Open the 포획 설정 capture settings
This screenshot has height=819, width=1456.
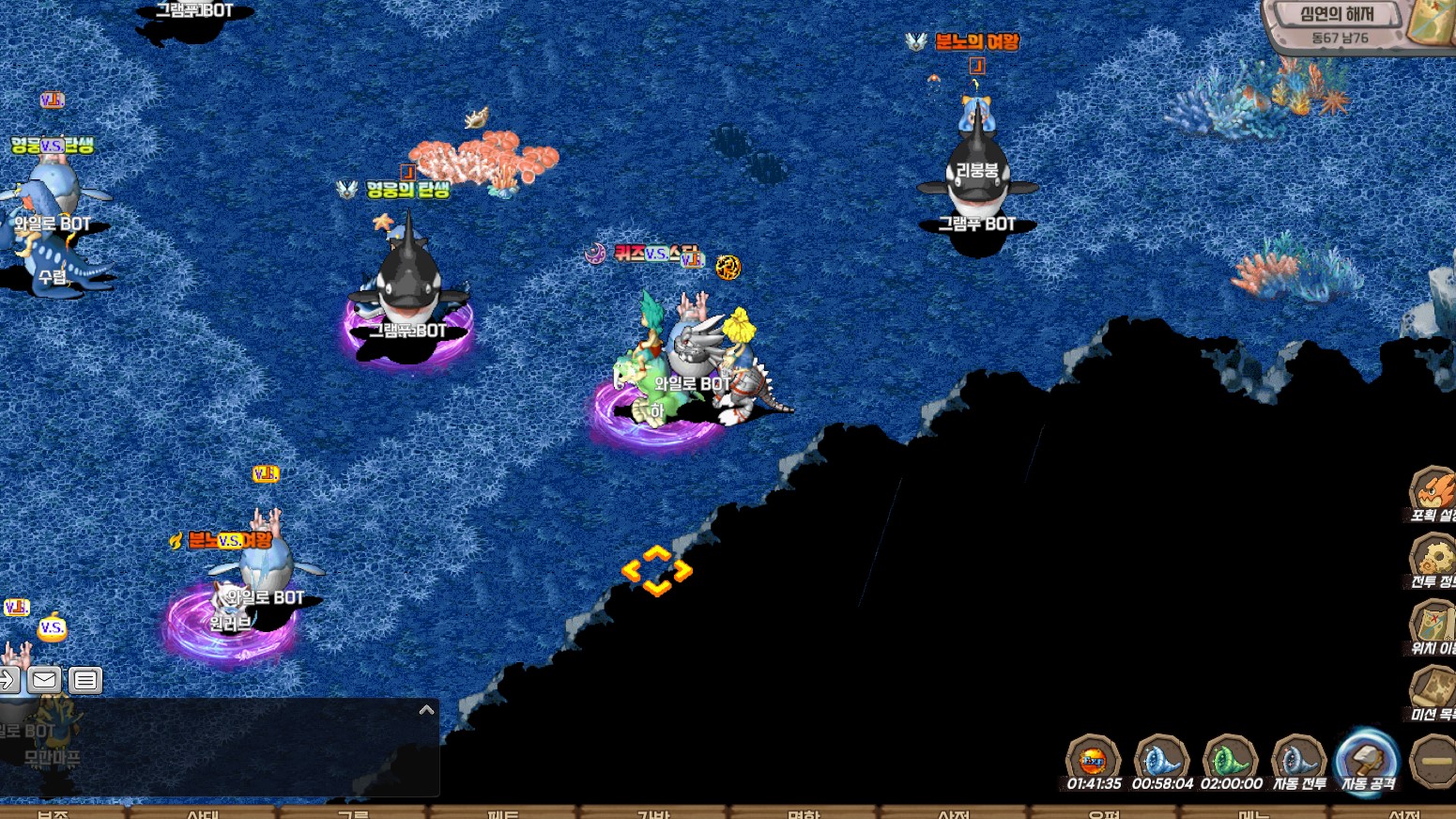[x=1433, y=491]
